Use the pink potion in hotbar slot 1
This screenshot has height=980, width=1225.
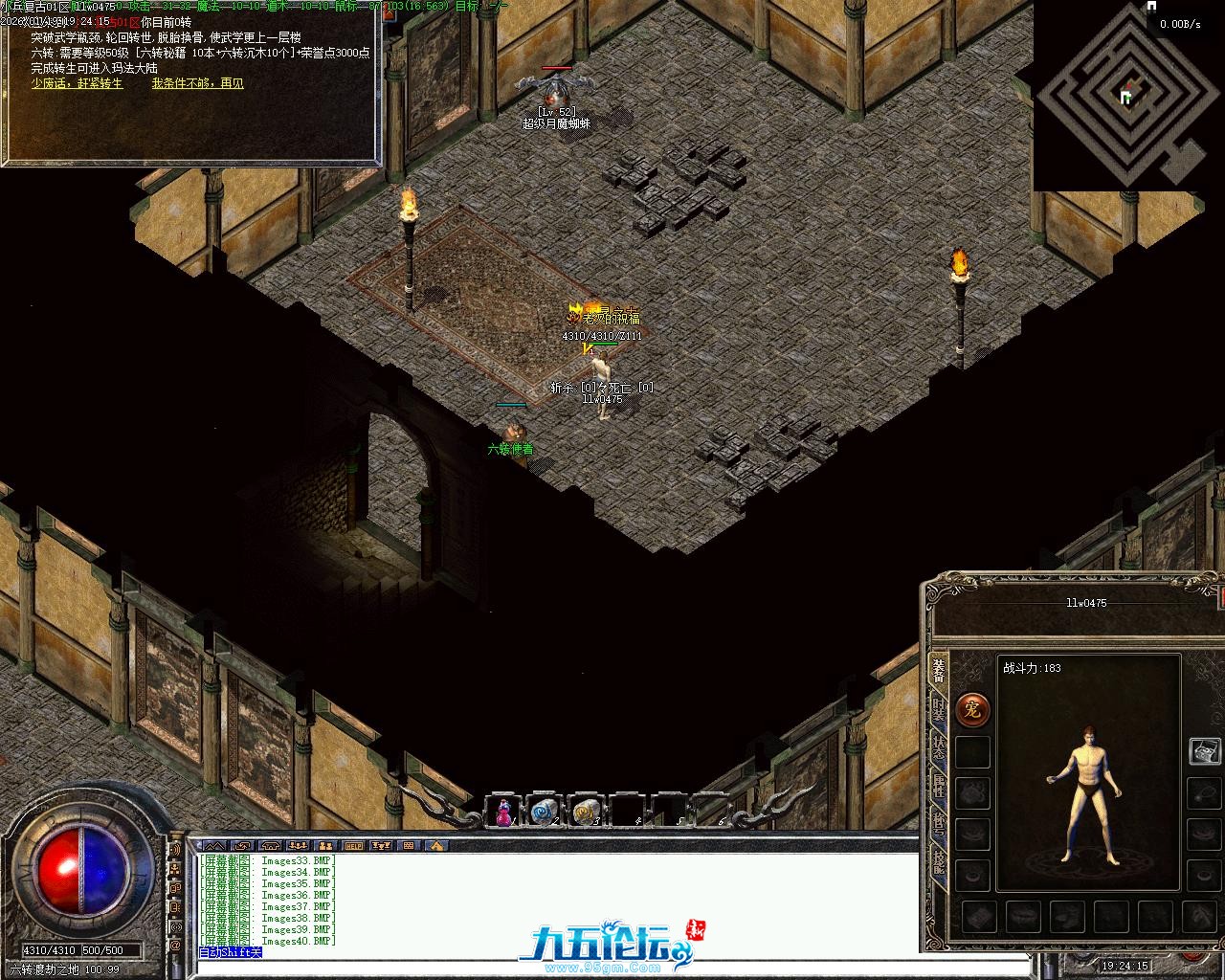click(x=502, y=813)
